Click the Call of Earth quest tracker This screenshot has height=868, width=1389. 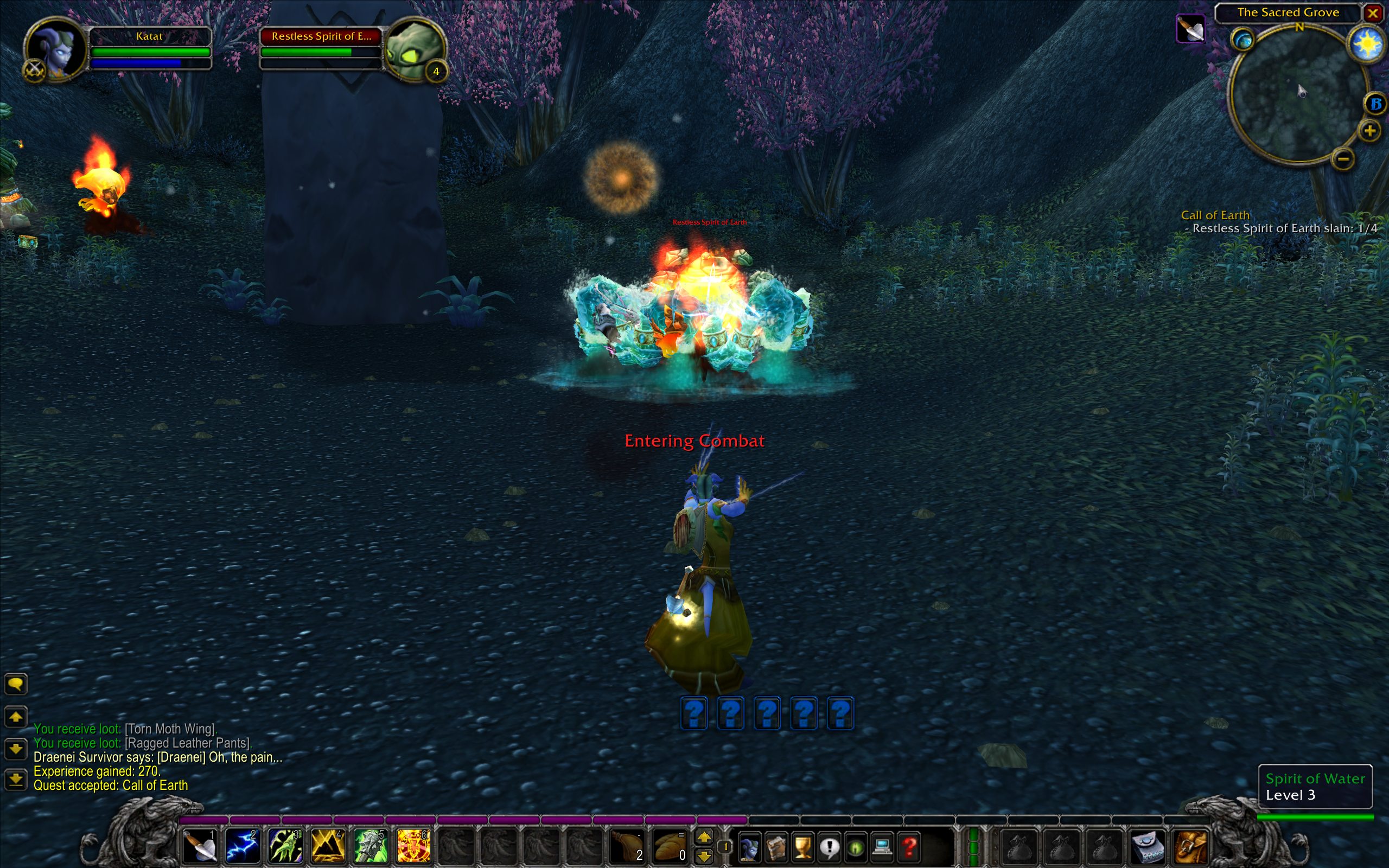click(x=1215, y=215)
